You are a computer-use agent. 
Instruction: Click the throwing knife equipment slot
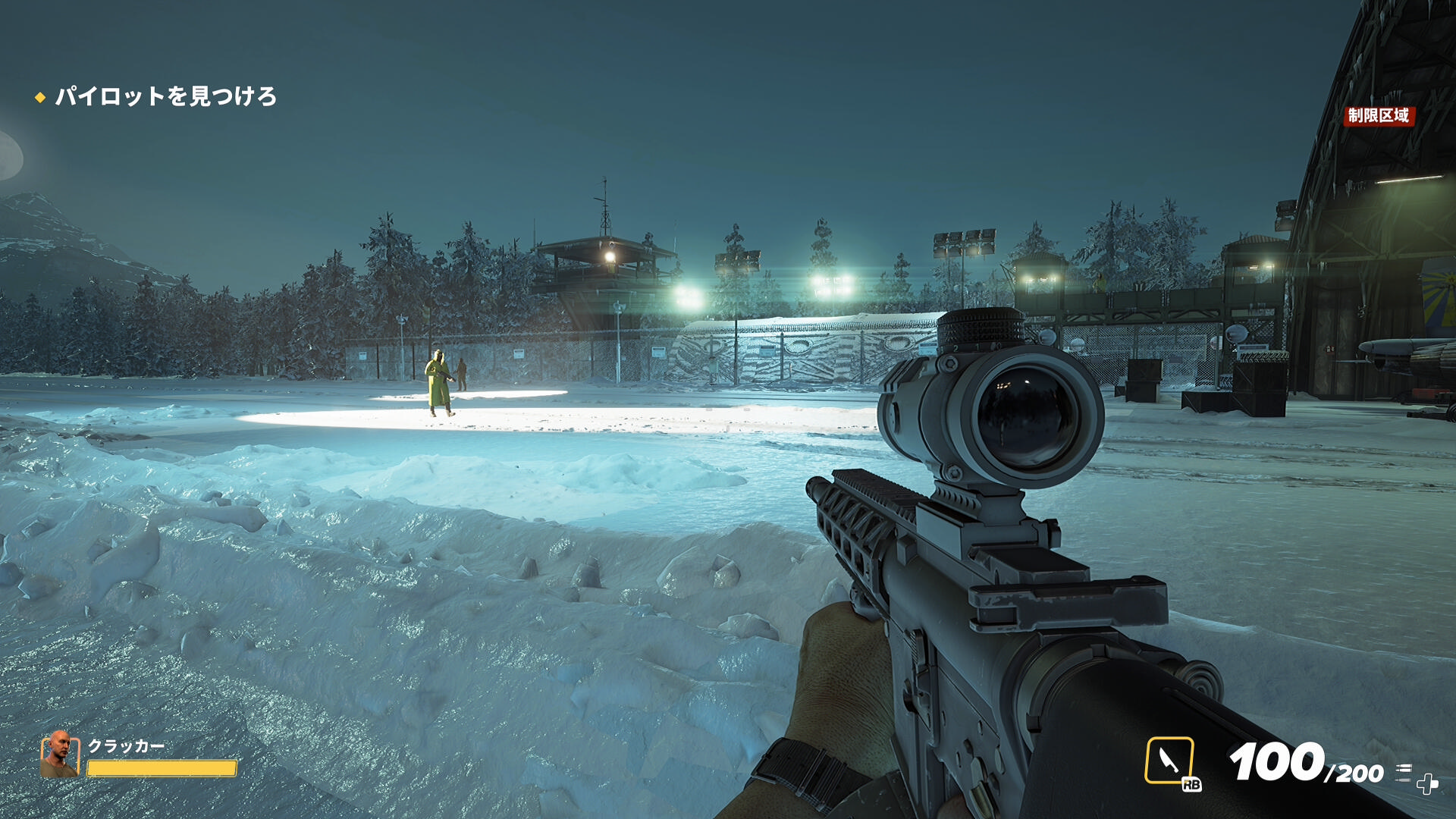1169,760
